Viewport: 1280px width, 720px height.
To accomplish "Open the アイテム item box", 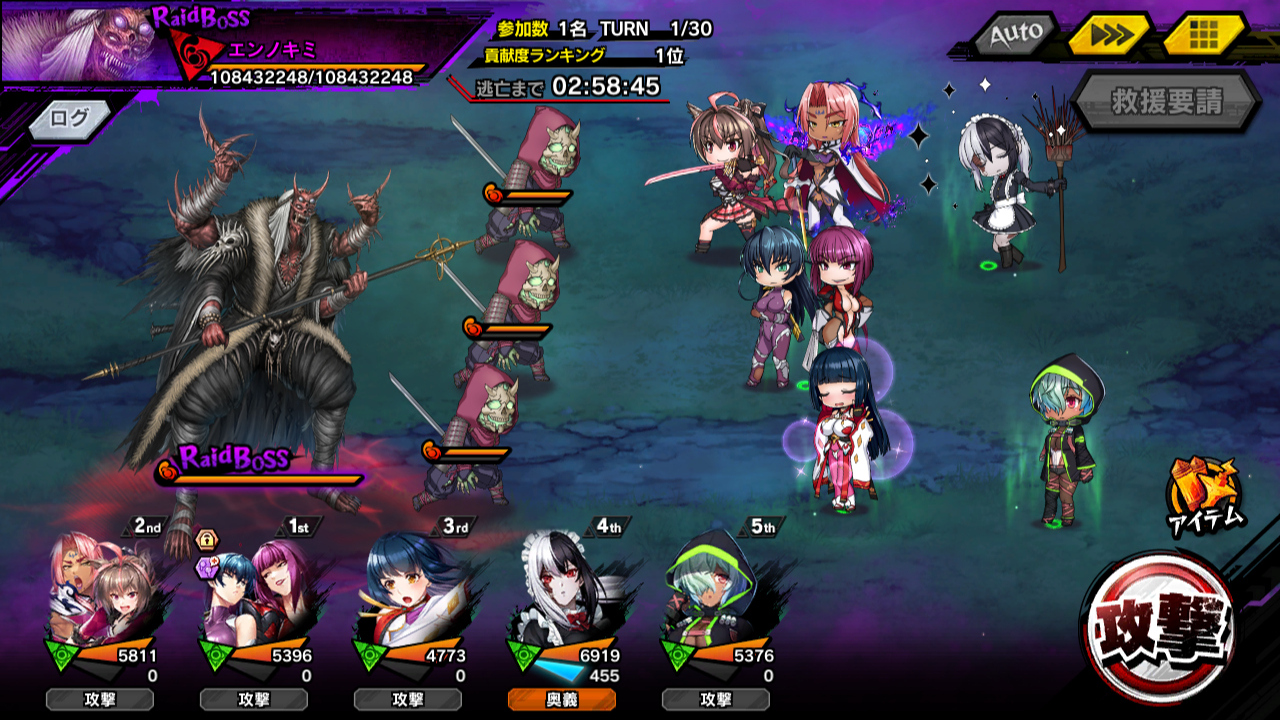I will [1203, 494].
